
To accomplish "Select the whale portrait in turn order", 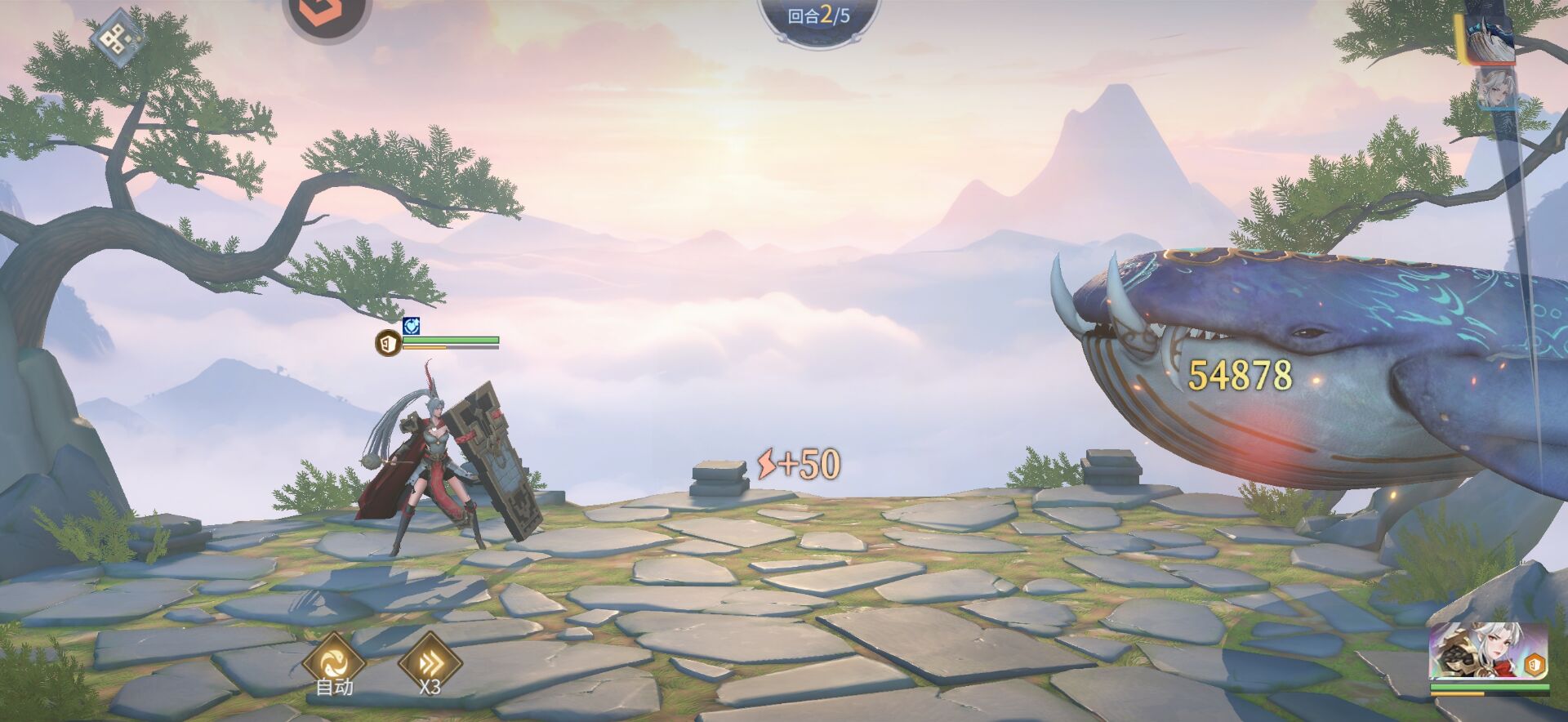I will [x=1488, y=38].
